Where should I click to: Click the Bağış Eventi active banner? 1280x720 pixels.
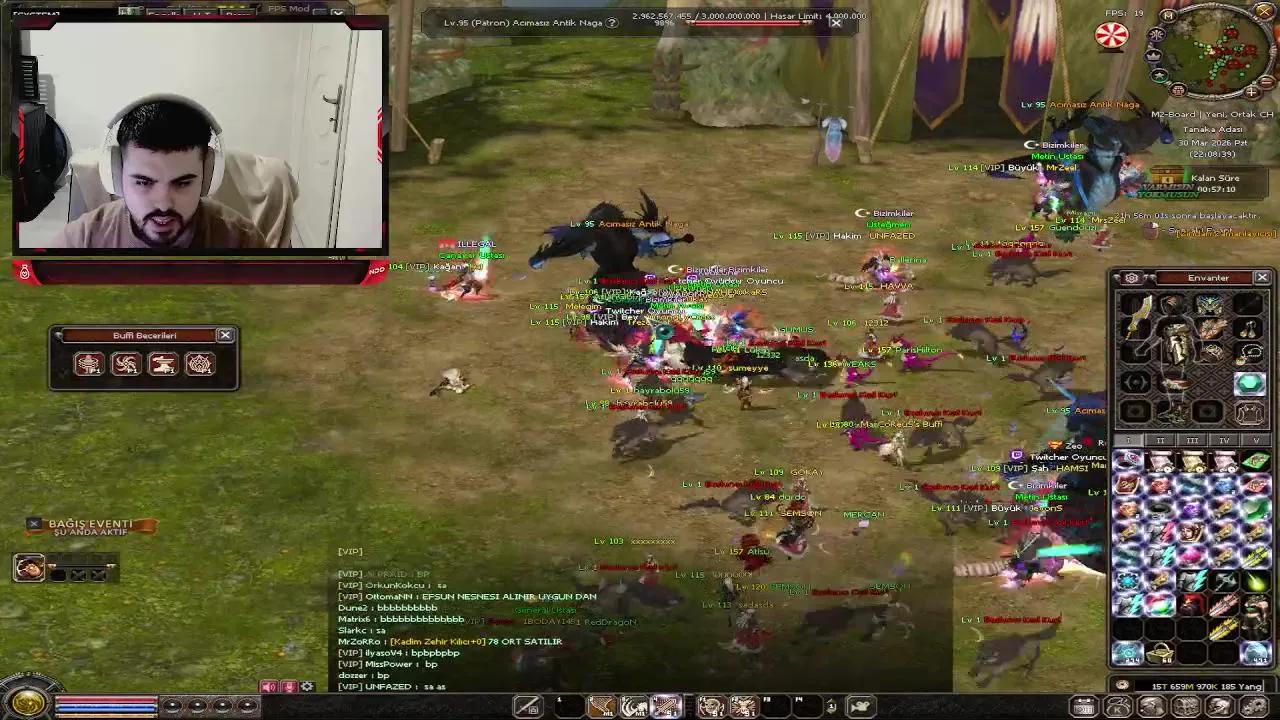[x=90, y=523]
